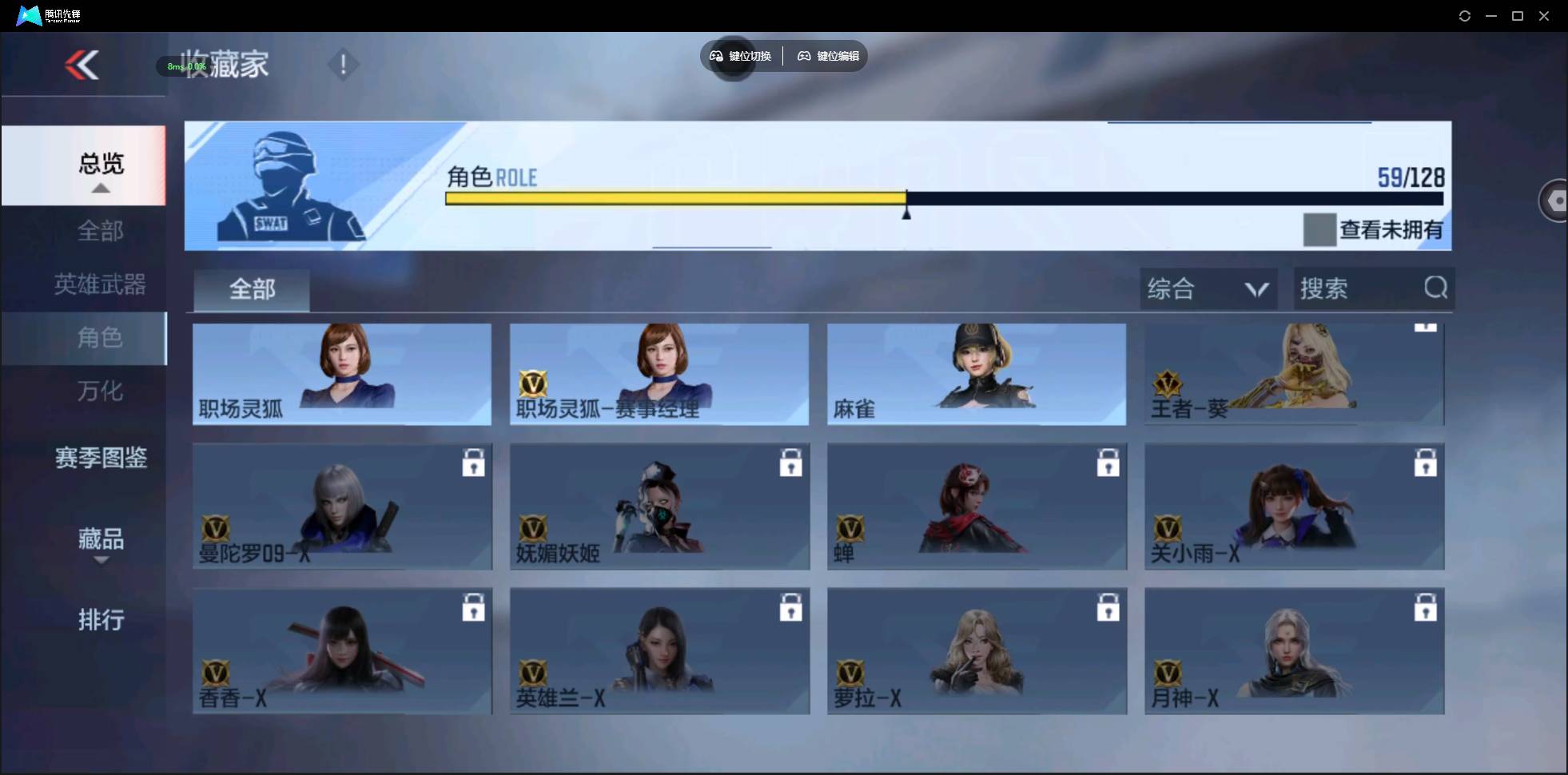Screen dimensions: 1568x775
Task: Enable the 查看未拥有 checkbox
Action: [1320, 229]
